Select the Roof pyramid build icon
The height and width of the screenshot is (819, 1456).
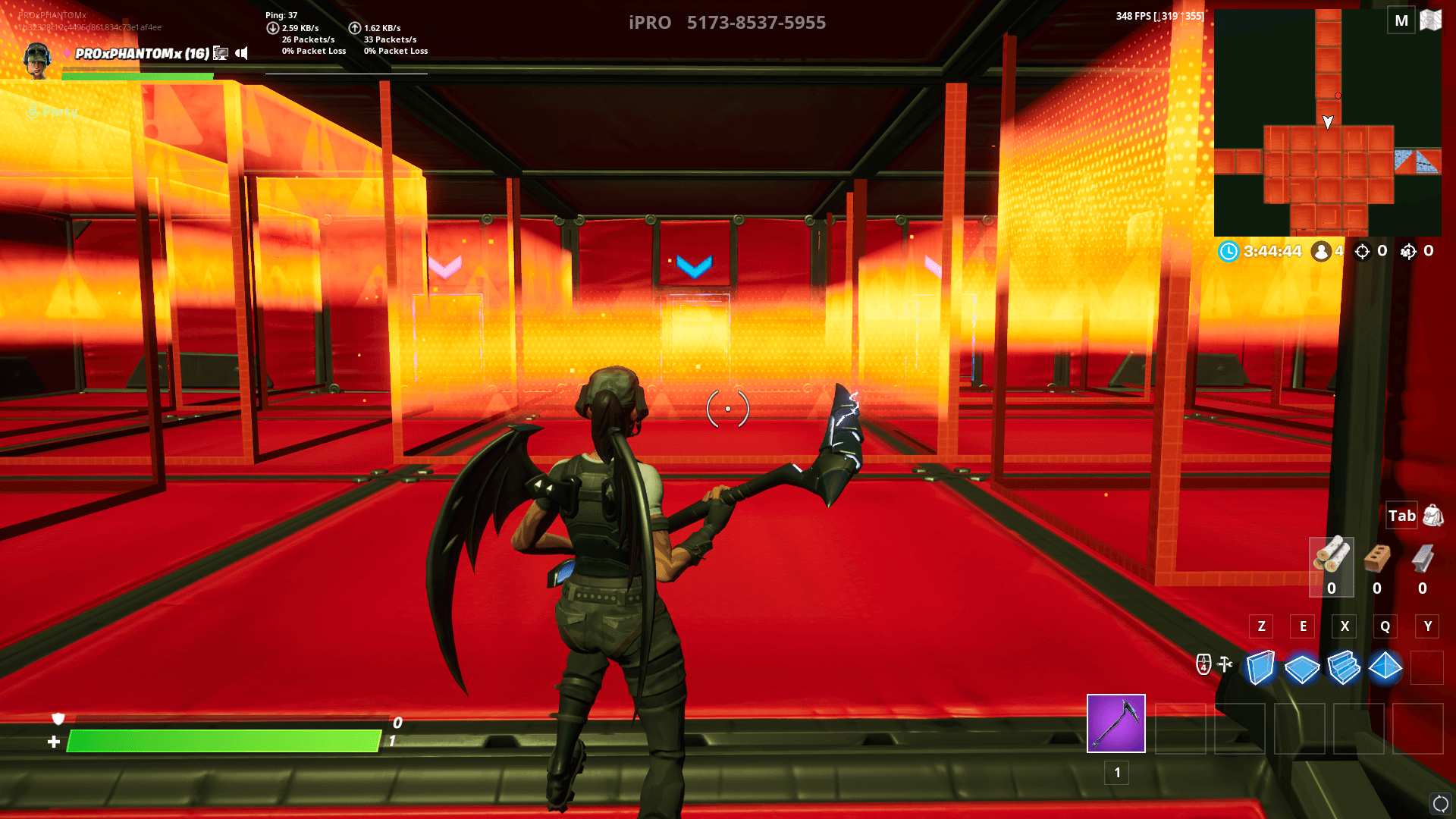1385,670
